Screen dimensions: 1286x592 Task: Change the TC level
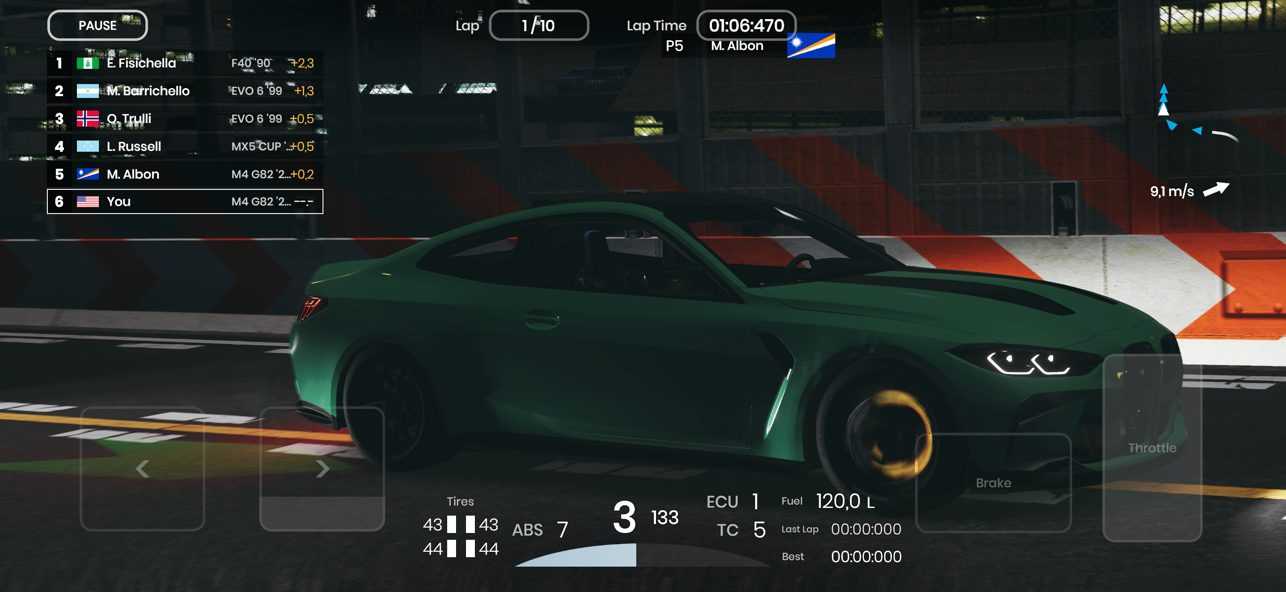[741, 530]
